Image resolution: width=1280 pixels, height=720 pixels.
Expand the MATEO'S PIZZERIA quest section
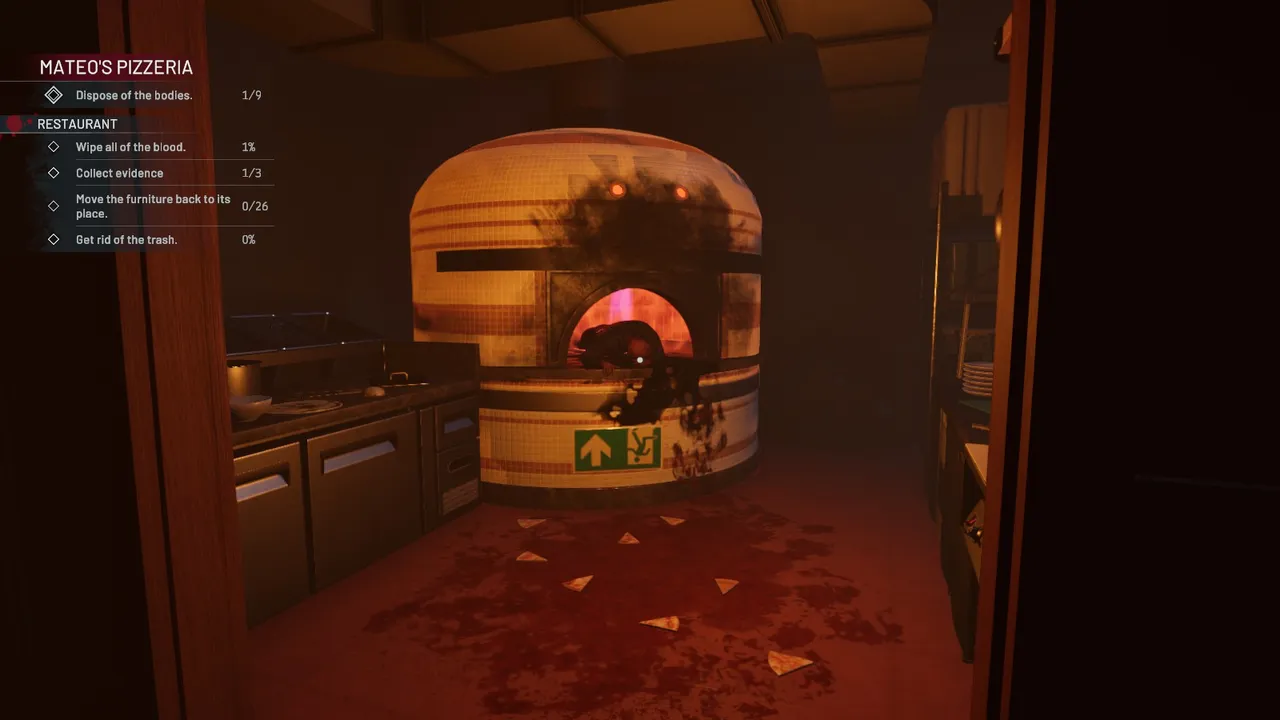[115, 67]
